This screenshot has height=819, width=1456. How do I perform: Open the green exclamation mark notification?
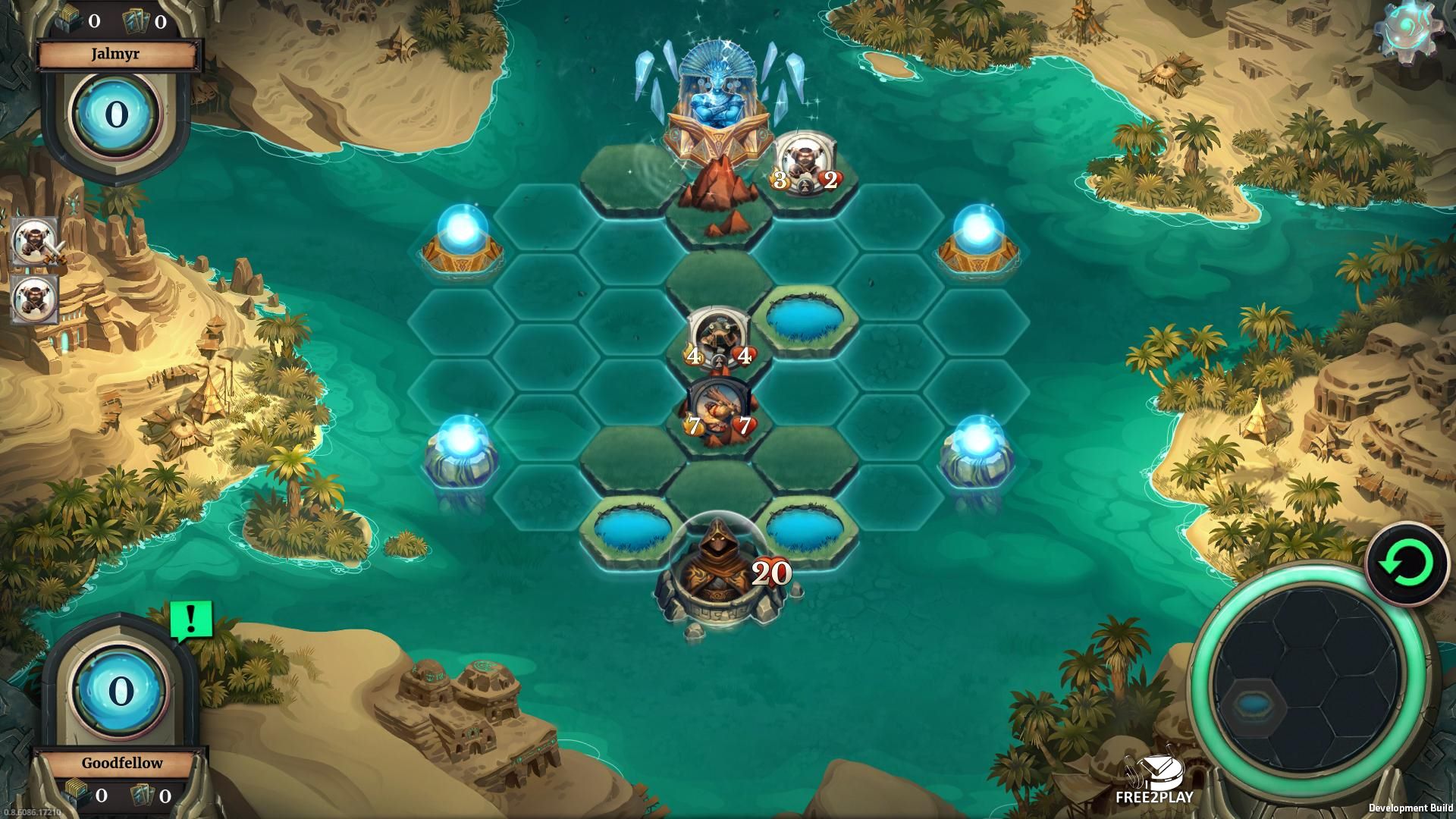pos(190,621)
